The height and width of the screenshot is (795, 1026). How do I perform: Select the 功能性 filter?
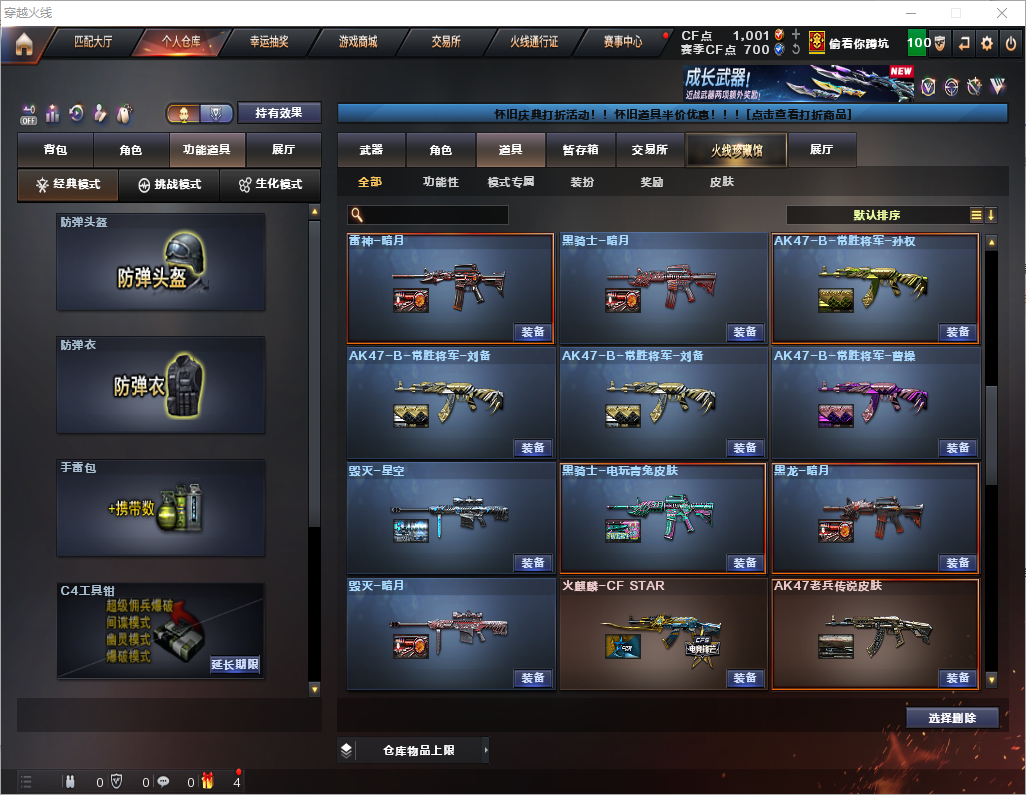click(440, 182)
